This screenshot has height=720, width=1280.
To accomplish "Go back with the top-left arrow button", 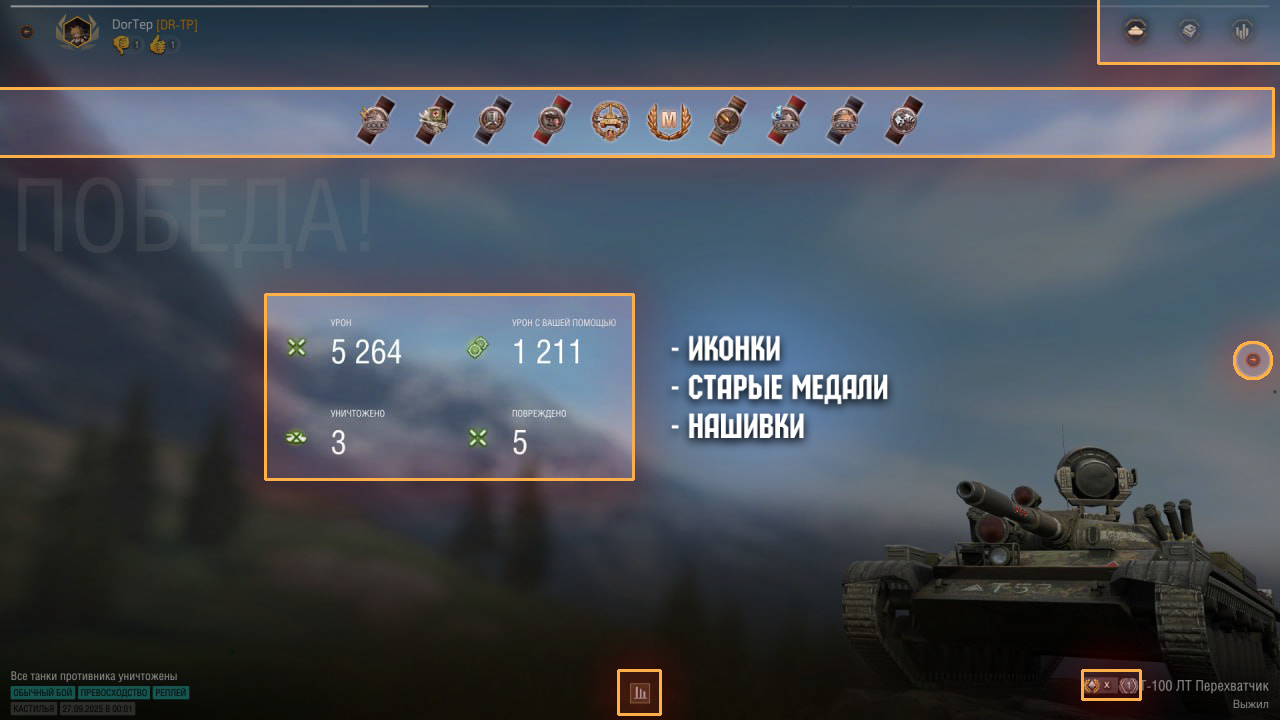I will tap(27, 32).
